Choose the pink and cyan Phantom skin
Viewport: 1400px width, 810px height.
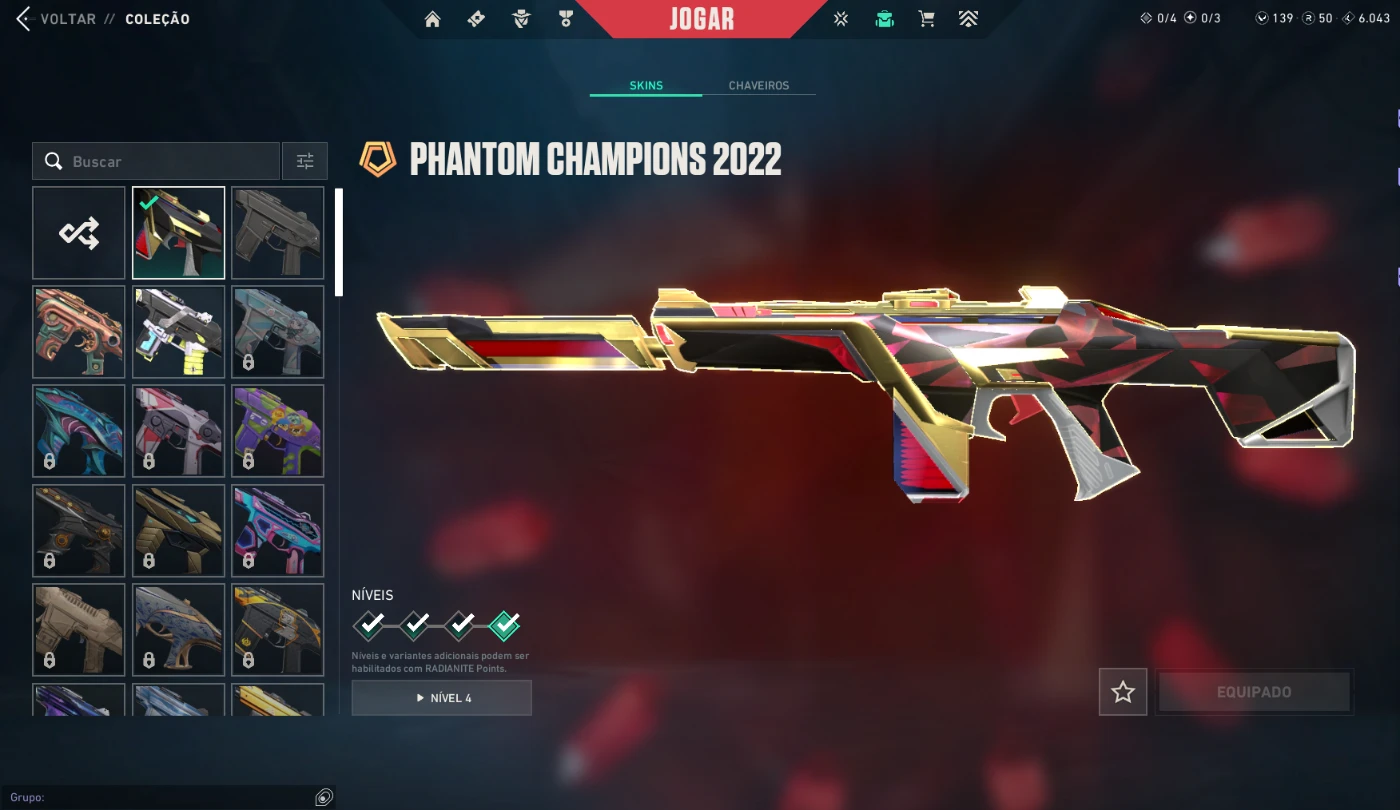[278, 530]
